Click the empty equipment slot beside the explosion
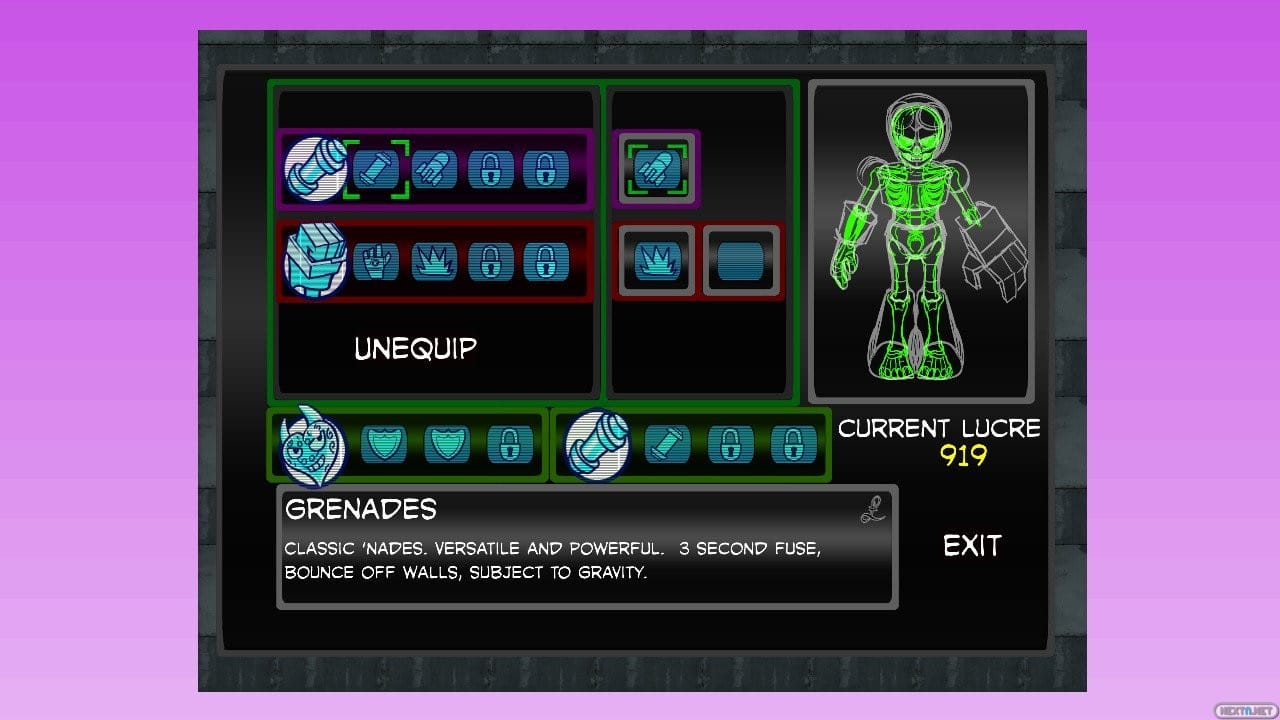Image resolution: width=1280 pixels, height=720 pixels. pyautogui.click(x=741, y=261)
